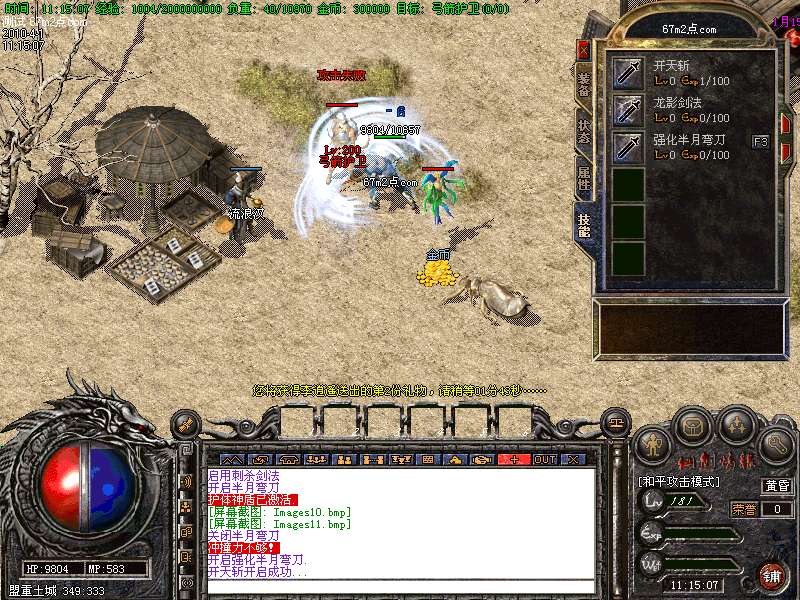Click the 强化半月弯刀 skill icon

628,147
